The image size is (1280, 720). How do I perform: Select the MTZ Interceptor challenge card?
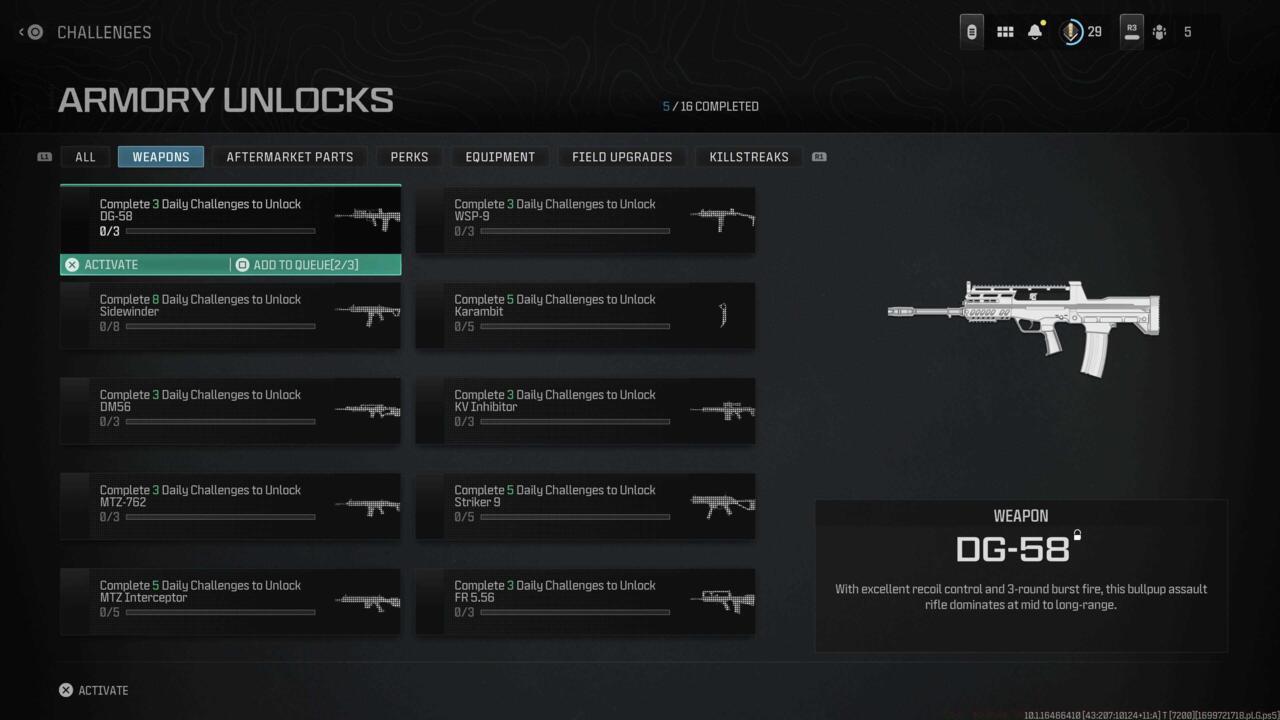click(x=230, y=601)
